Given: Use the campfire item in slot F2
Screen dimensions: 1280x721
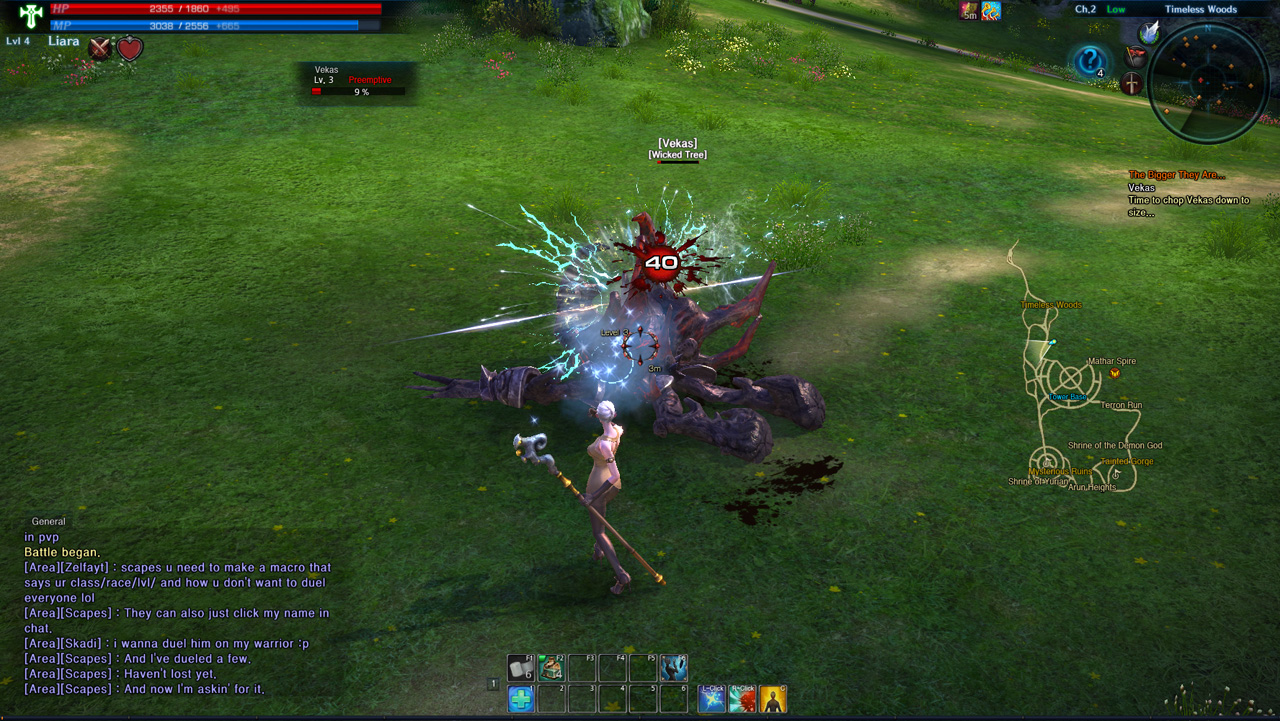Looking at the screenshot, I should click(551, 667).
